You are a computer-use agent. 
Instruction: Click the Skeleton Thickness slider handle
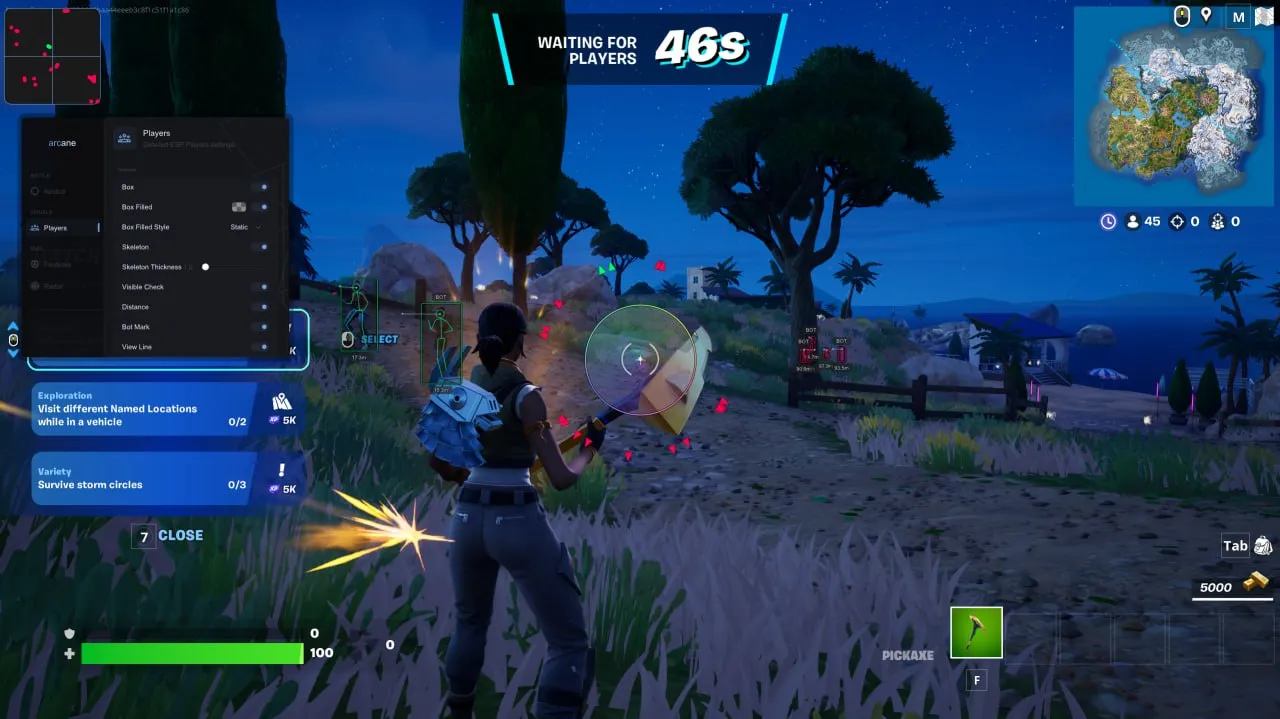(205, 267)
